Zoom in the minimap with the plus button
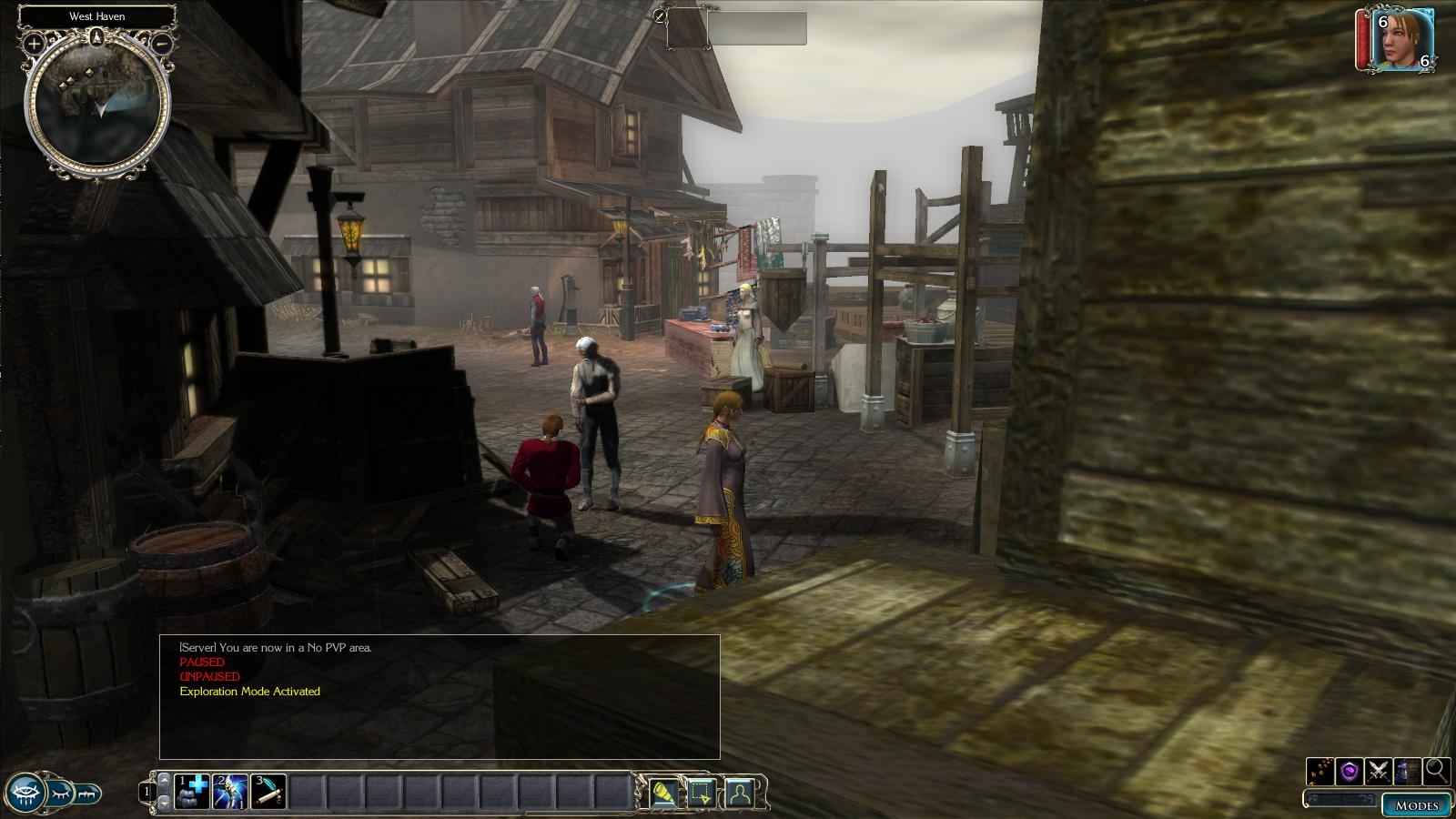Image resolution: width=1456 pixels, height=819 pixels. (34, 43)
